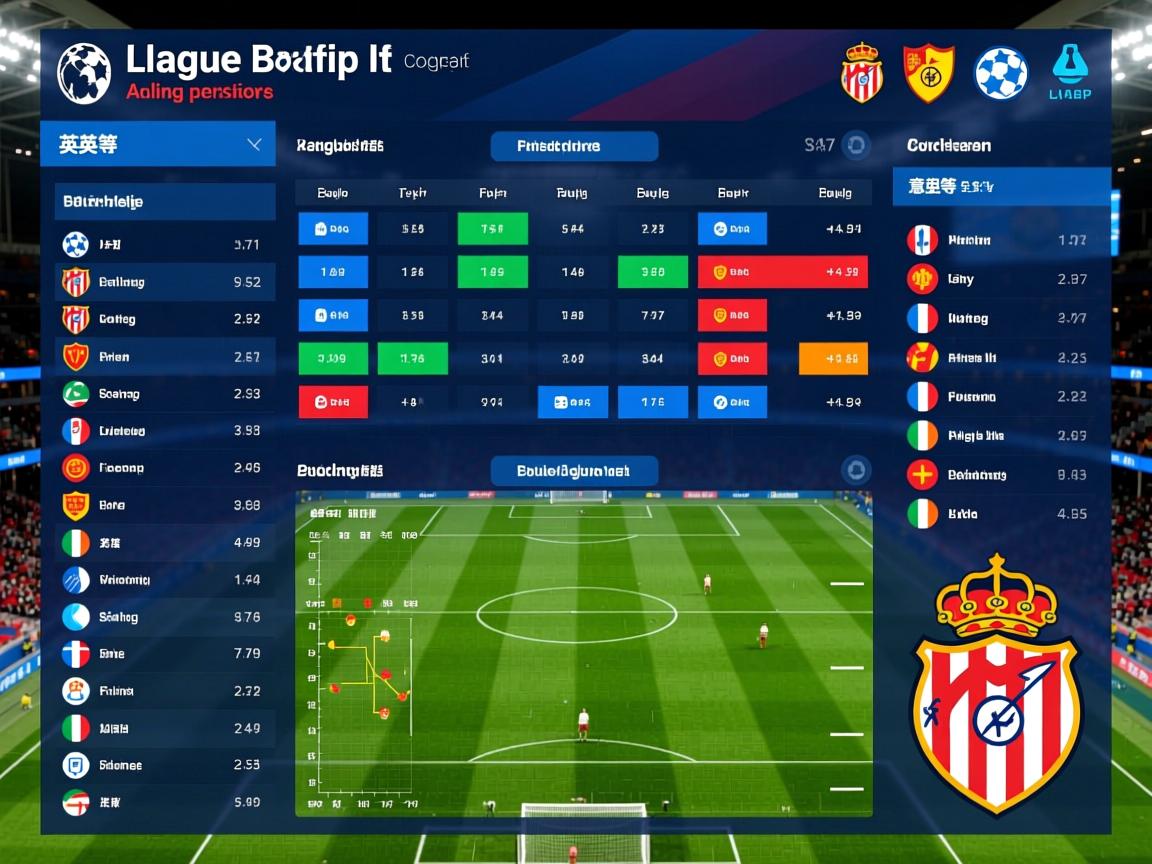Click the round icon beside S47
Viewport: 1152px width, 864px height.
(x=856, y=146)
